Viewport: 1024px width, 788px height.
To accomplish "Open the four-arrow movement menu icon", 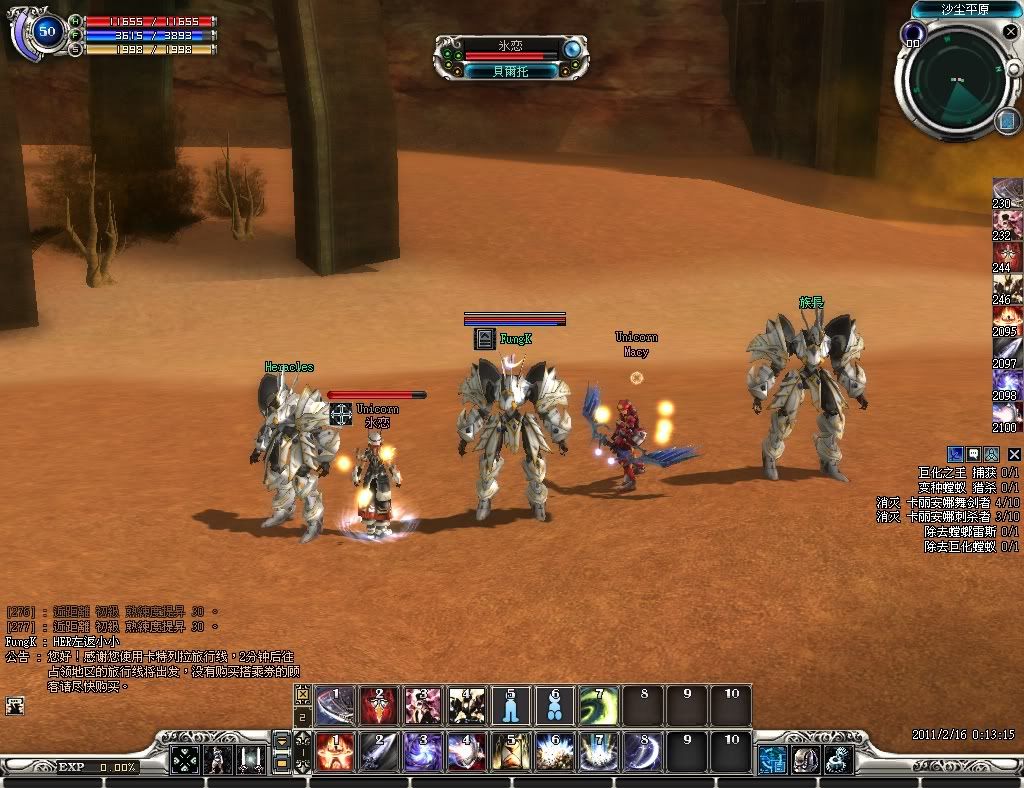I will pyautogui.click(x=185, y=760).
